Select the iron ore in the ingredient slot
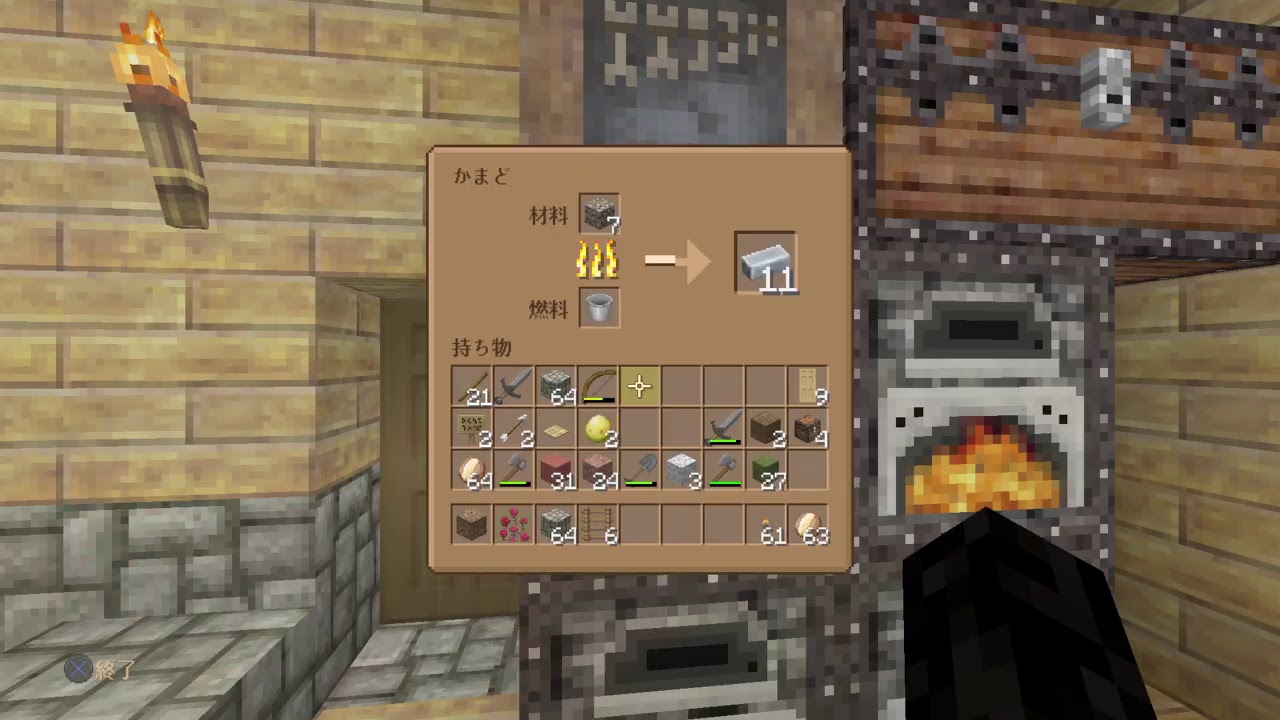 pos(598,214)
